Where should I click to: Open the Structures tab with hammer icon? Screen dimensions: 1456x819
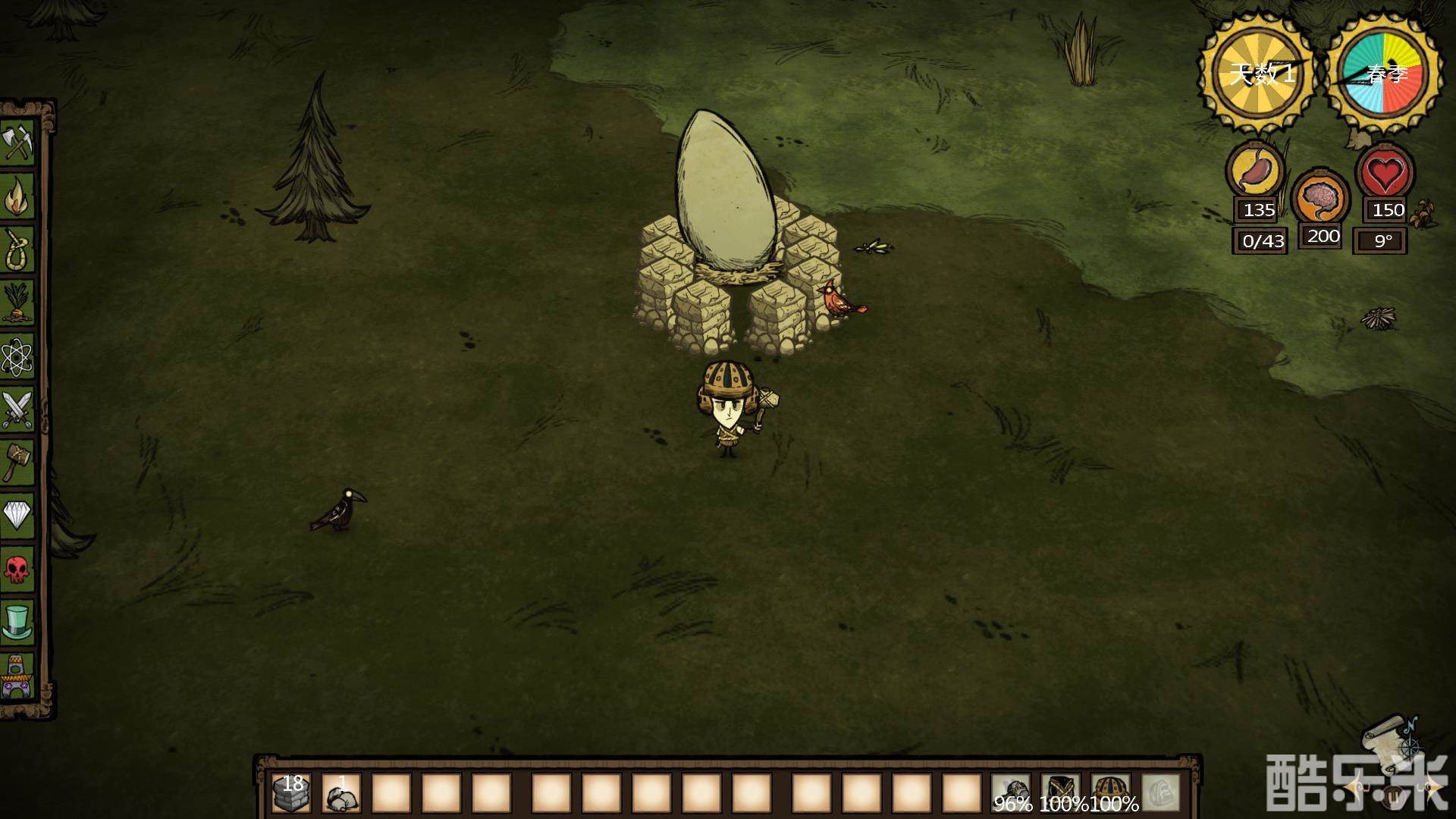[x=18, y=461]
